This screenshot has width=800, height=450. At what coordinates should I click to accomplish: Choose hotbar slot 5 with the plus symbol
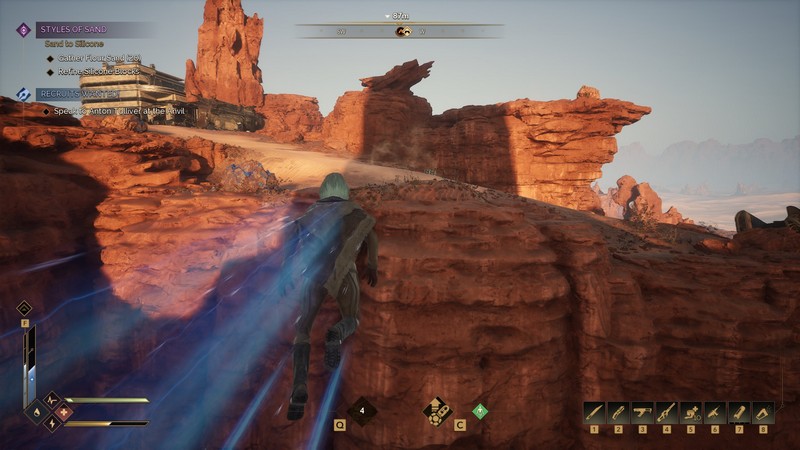(691, 412)
